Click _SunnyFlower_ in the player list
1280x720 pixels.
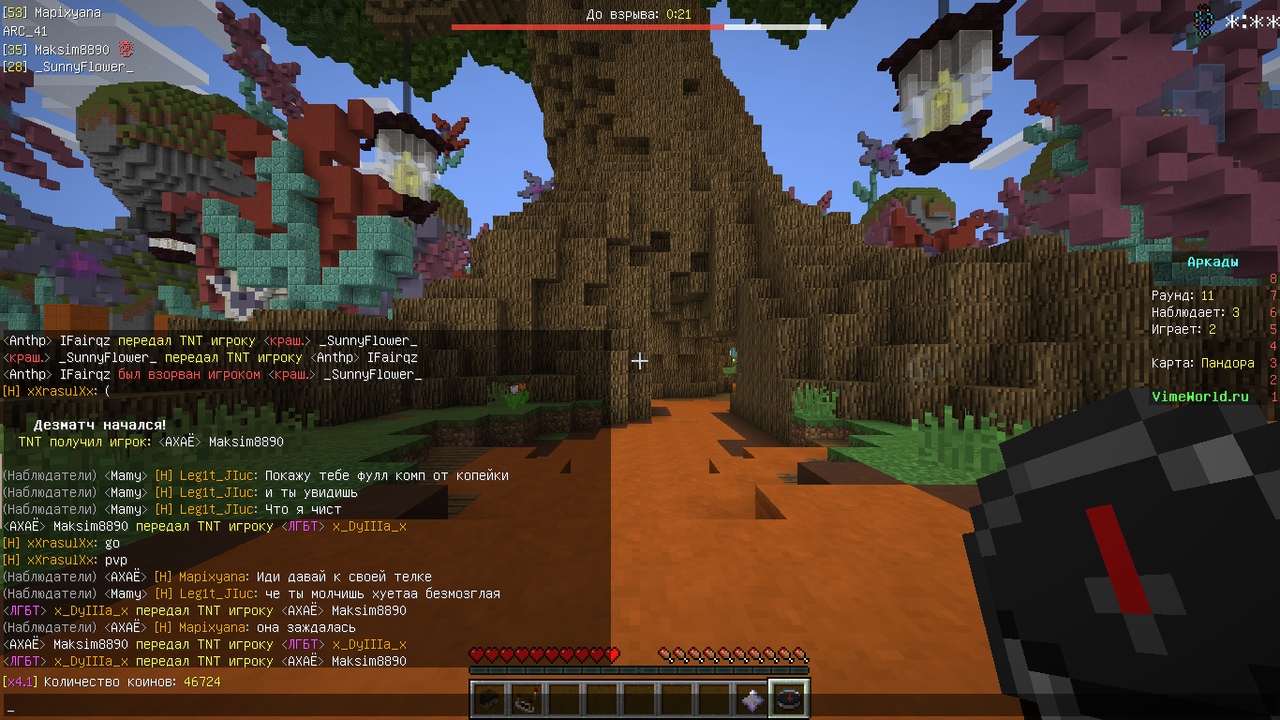point(83,67)
